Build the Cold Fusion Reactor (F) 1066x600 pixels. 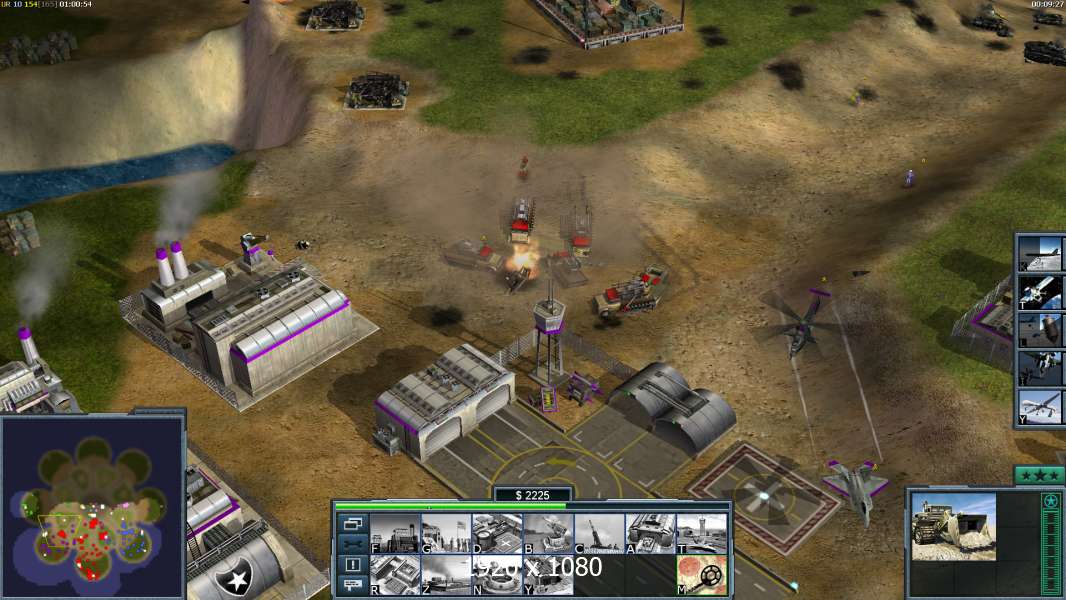click(x=396, y=534)
